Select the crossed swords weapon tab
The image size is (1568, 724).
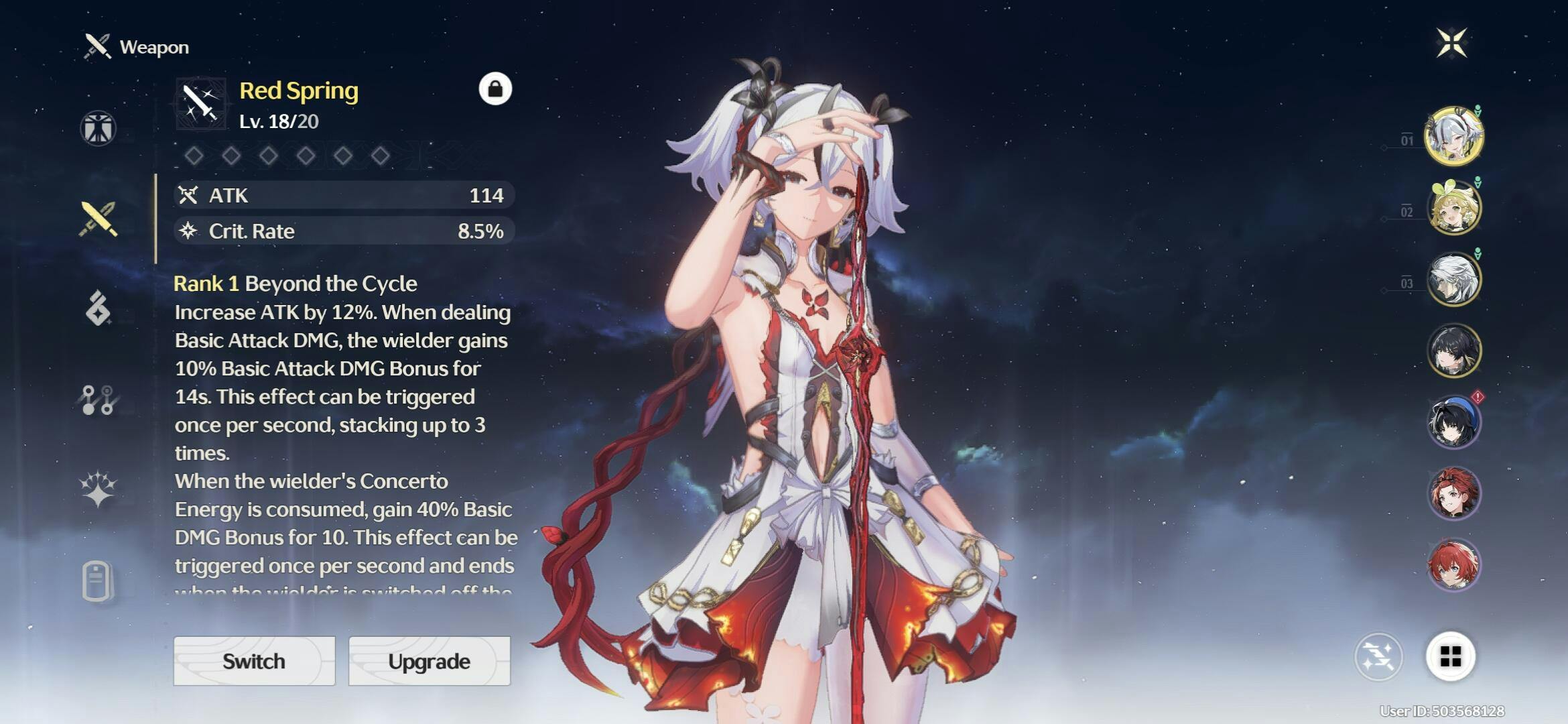click(99, 219)
